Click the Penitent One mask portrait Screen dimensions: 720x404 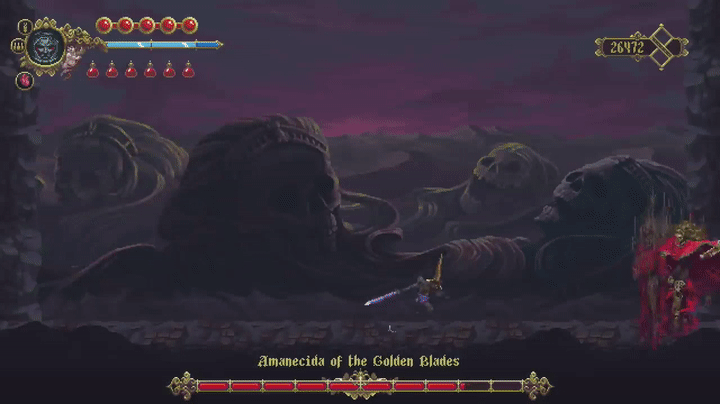(x=46, y=46)
